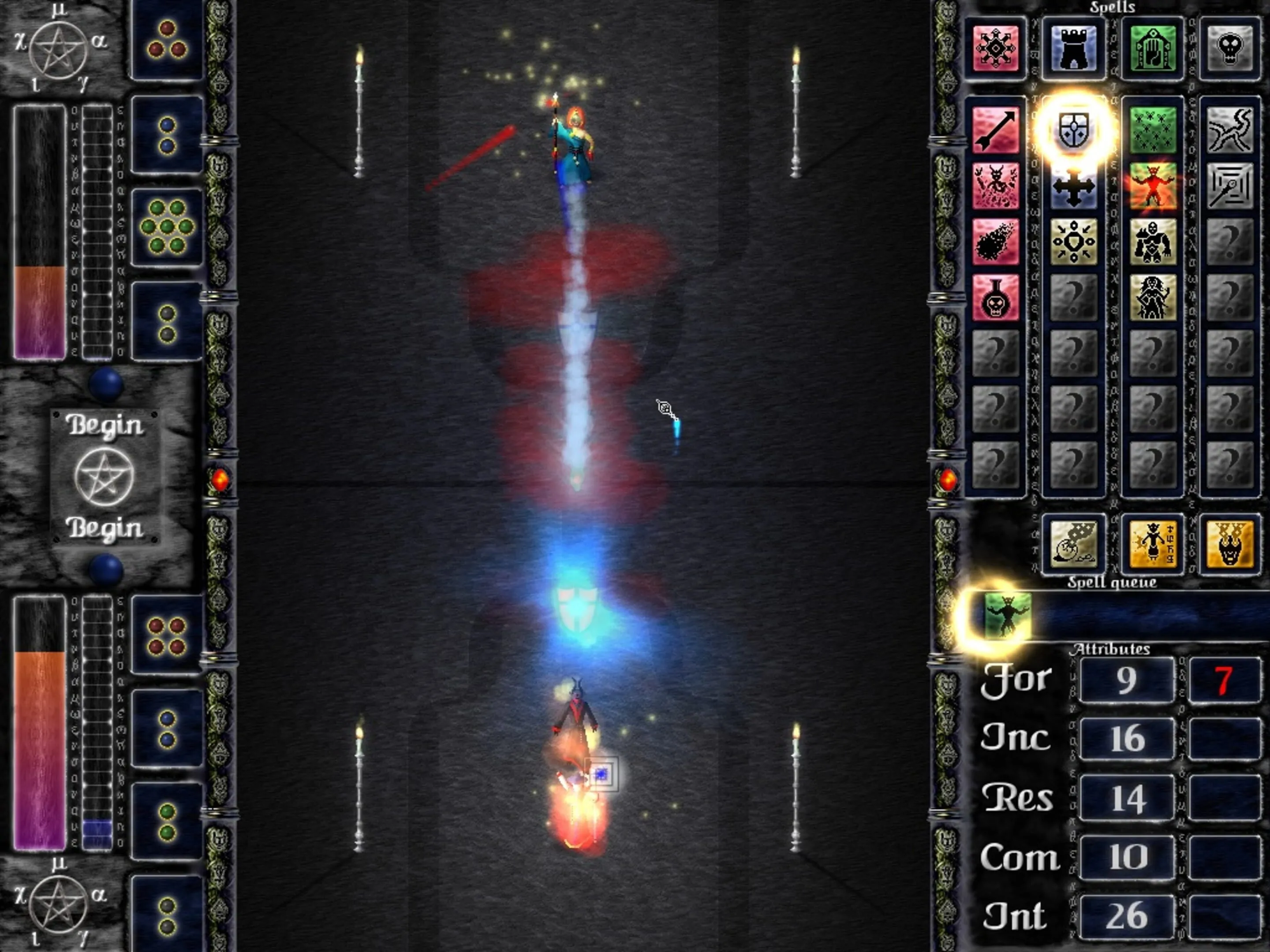
Task: Click the golden voodoo doll spell icon
Action: 1152,544
